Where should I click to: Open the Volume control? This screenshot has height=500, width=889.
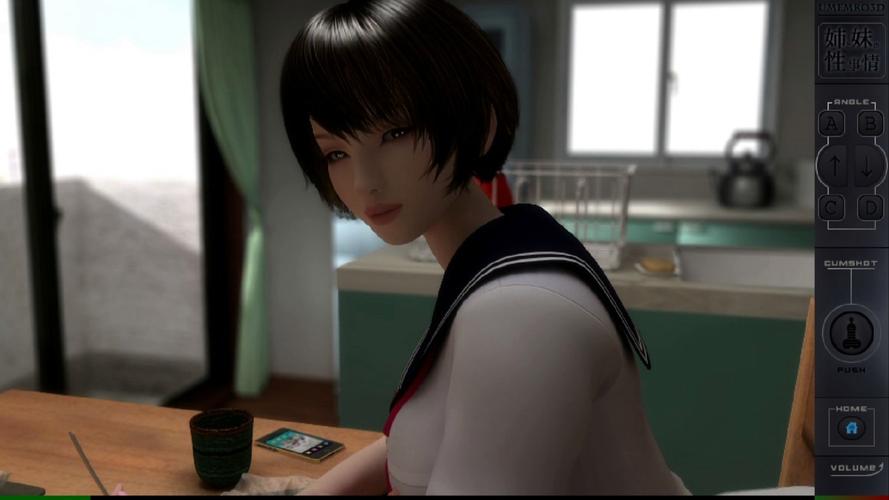(x=852, y=468)
